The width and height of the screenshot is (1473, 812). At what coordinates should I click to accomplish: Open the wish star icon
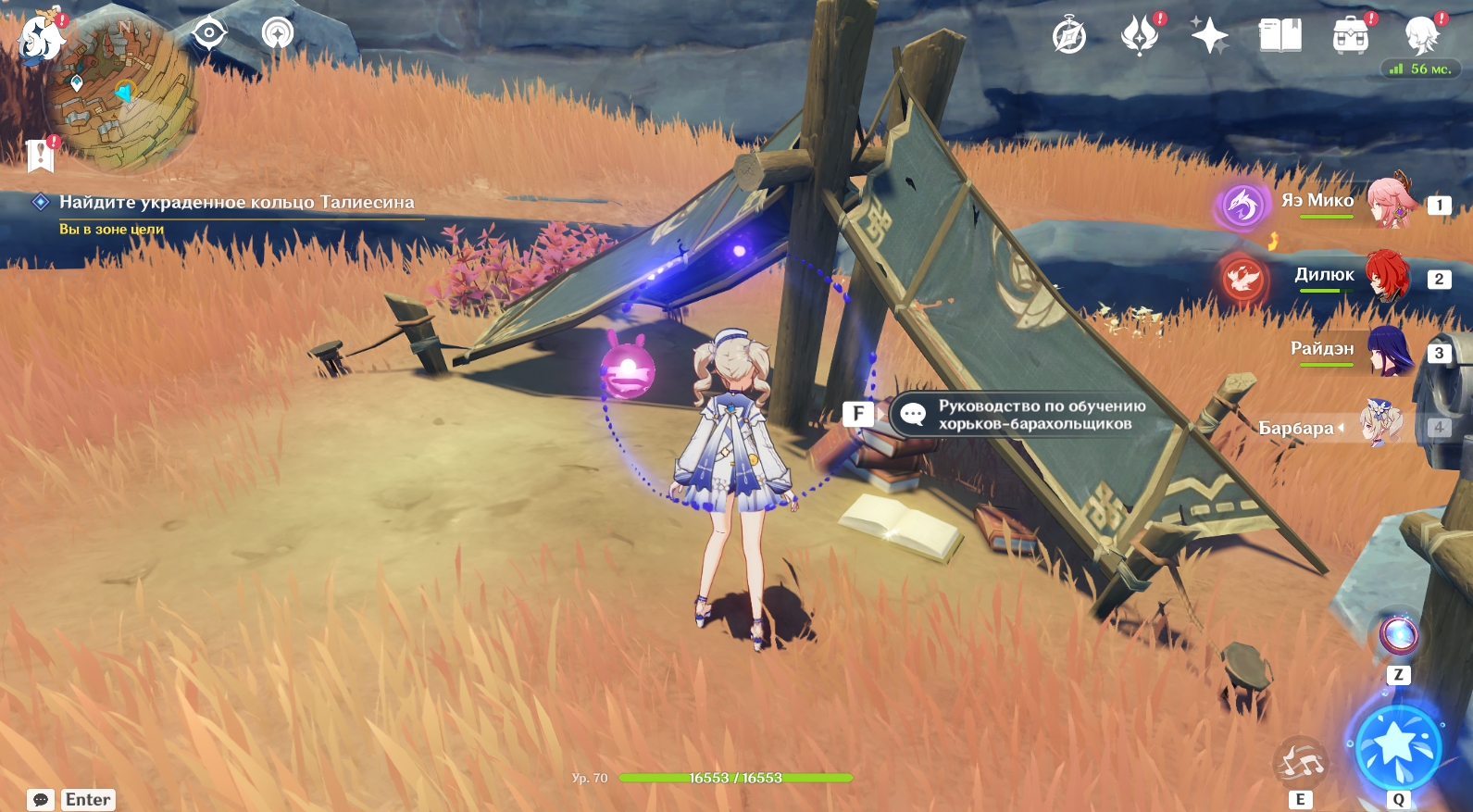(x=1209, y=36)
